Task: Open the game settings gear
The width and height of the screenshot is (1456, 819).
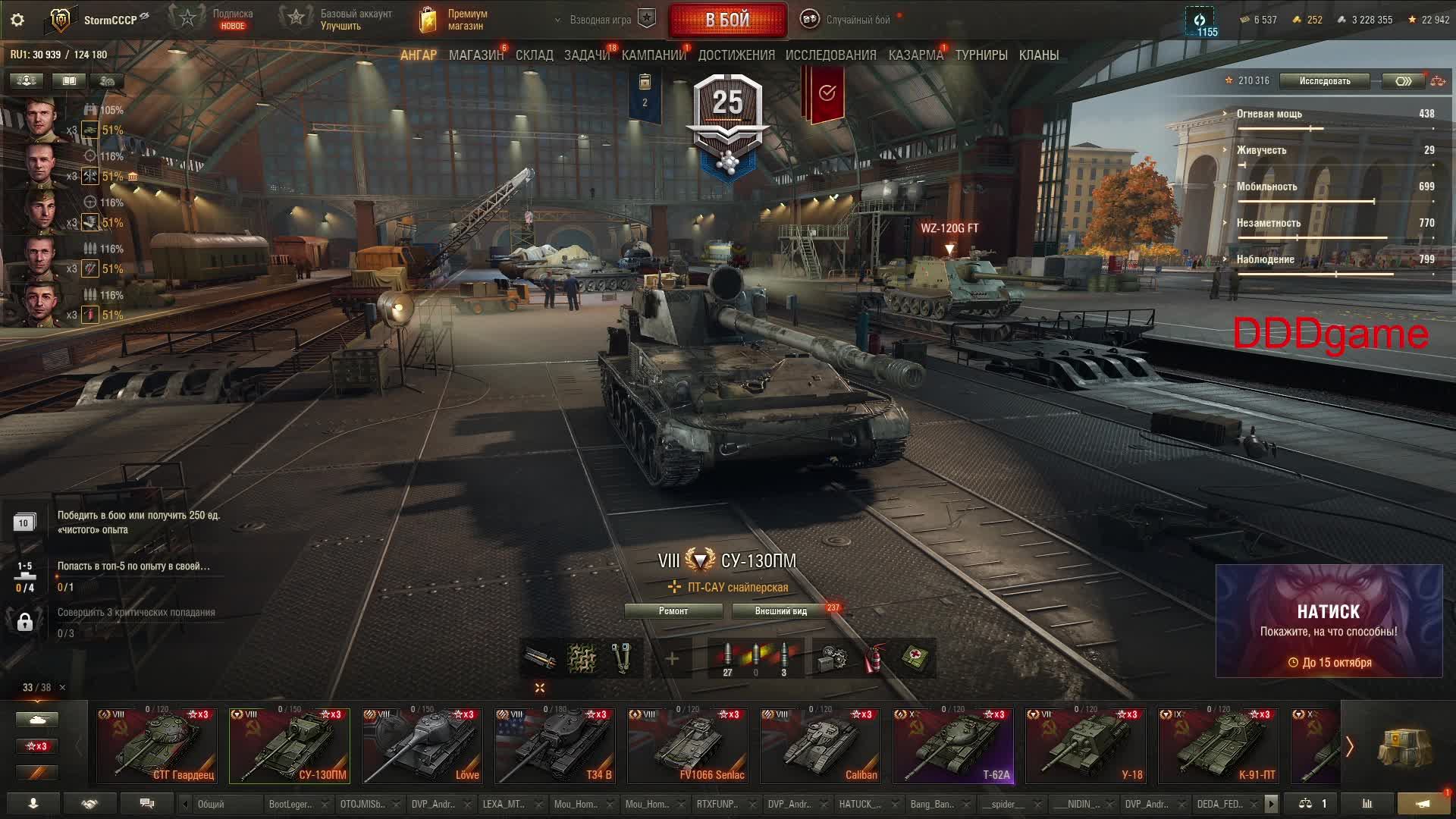Action: (x=17, y=20)
